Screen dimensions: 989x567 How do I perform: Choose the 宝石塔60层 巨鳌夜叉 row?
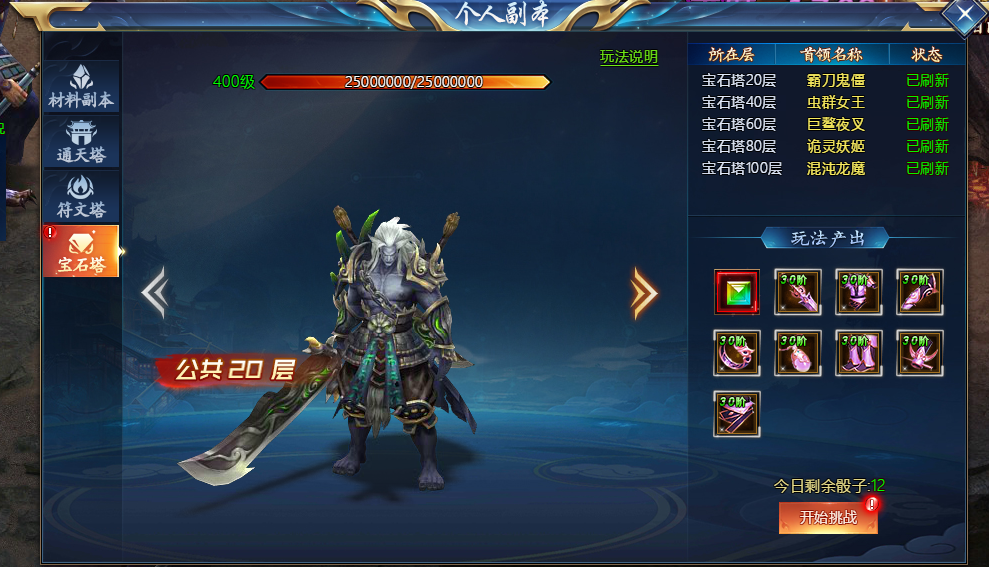click(x=825, y=125)
